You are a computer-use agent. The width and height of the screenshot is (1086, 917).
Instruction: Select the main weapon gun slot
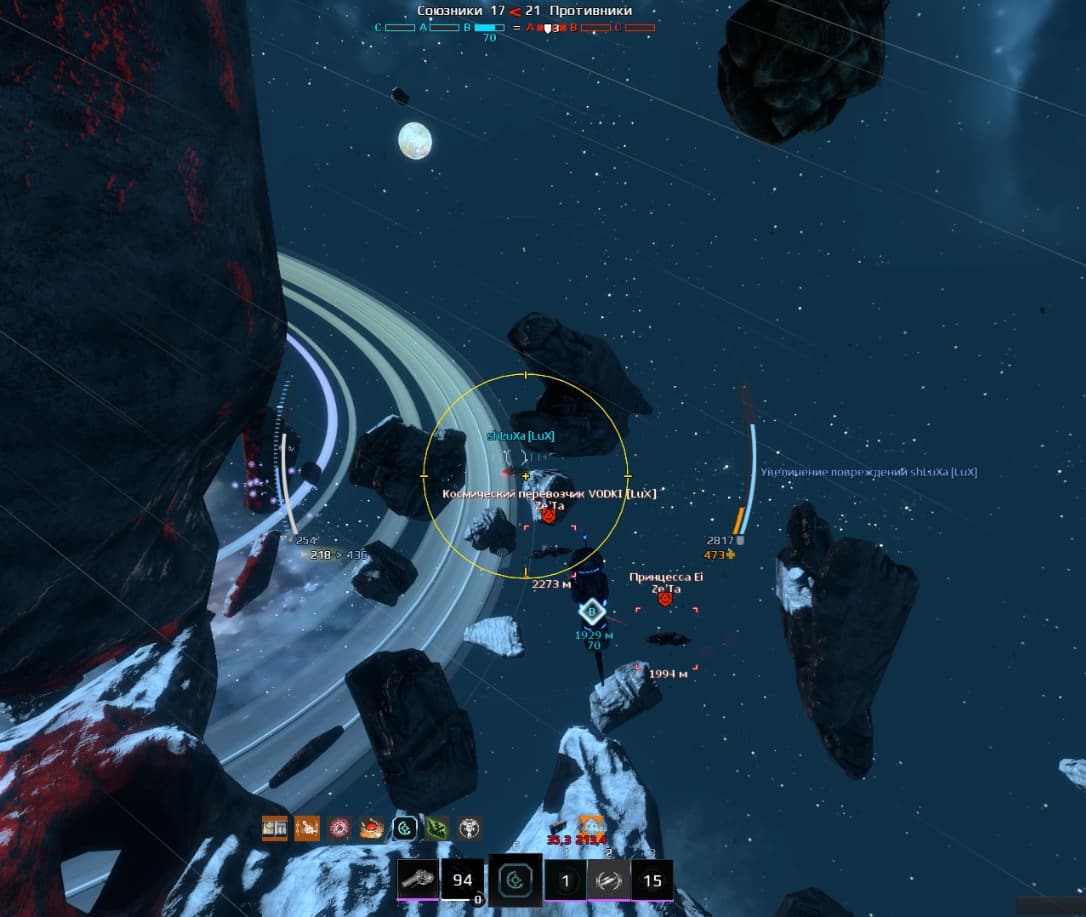tap(417, 880)
